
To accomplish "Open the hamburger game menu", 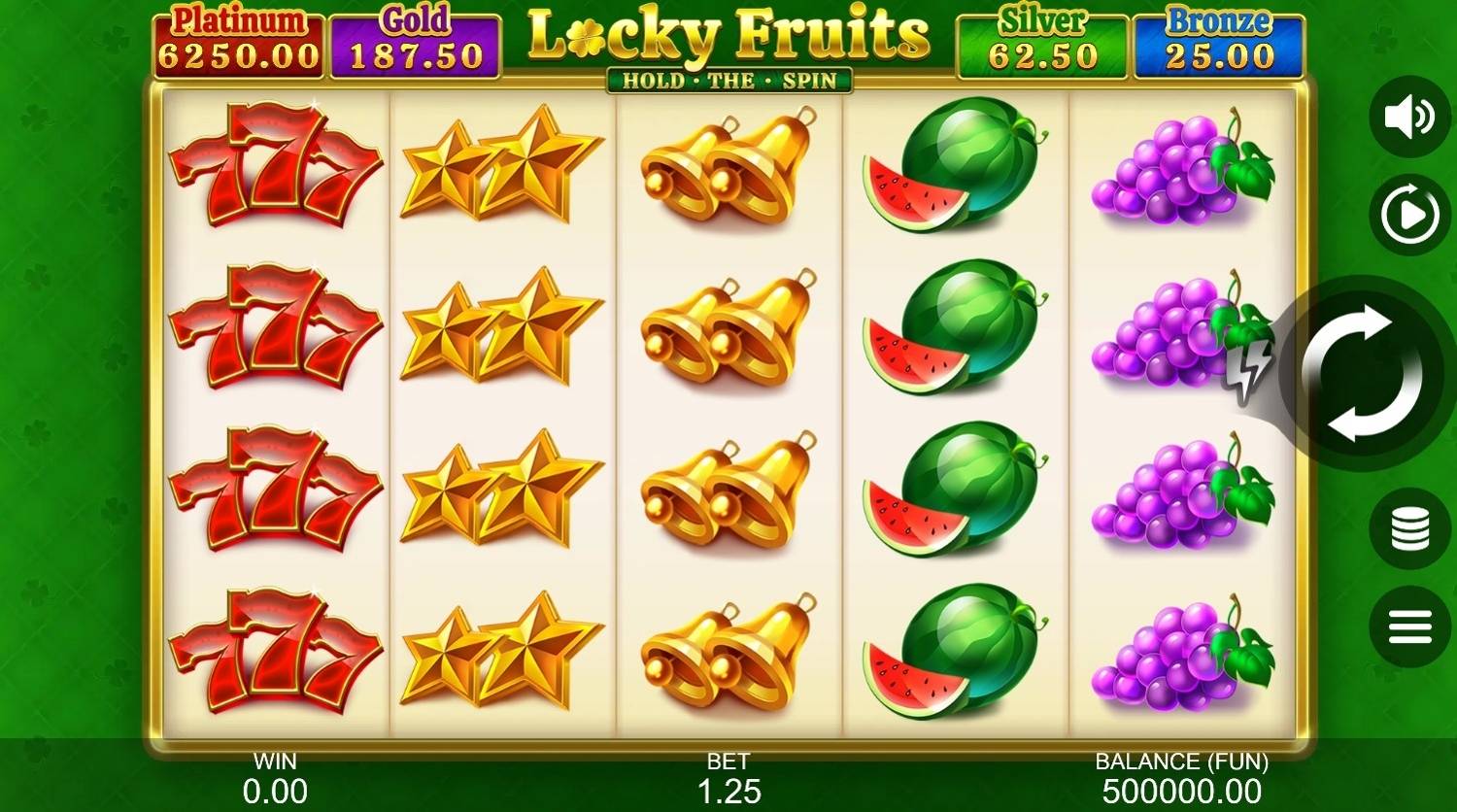I will (x=1409, y=625).
